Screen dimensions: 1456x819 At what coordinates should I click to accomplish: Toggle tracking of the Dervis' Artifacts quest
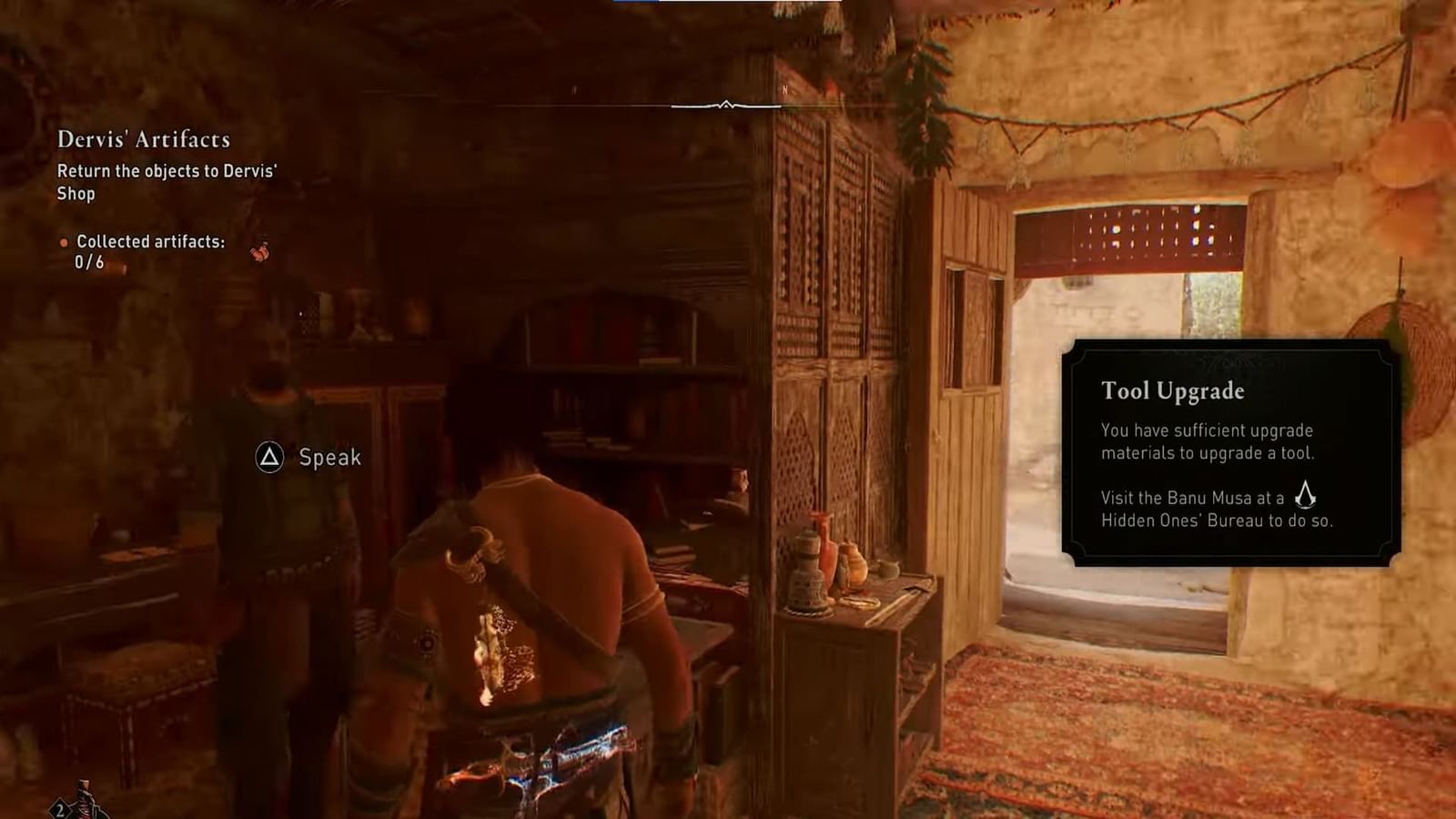(x=144, y=139)
